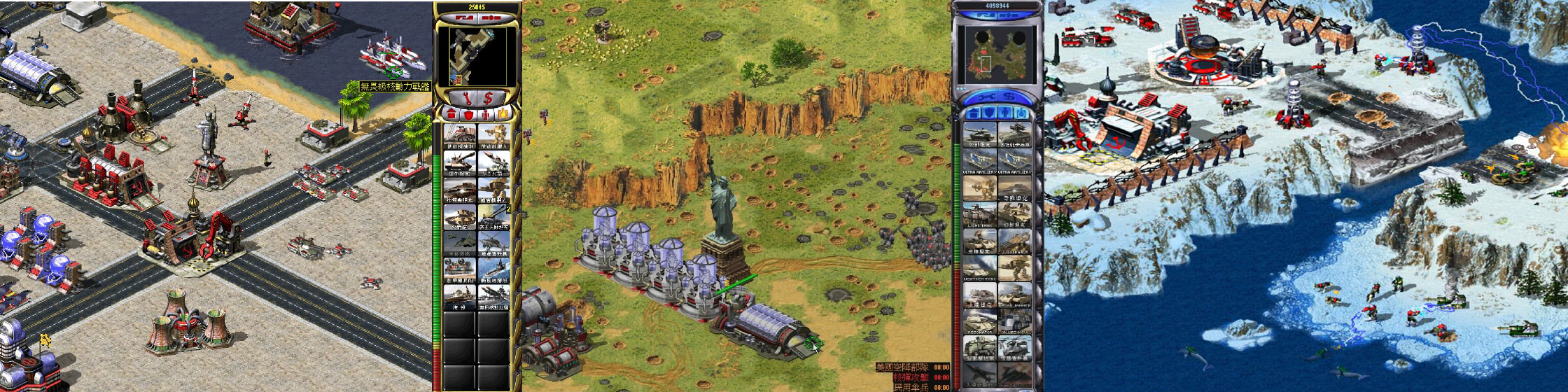This screenshot has height=392, width=1568.
Task: Activate the blue dollar sell button
Action: coord(1007,96)
